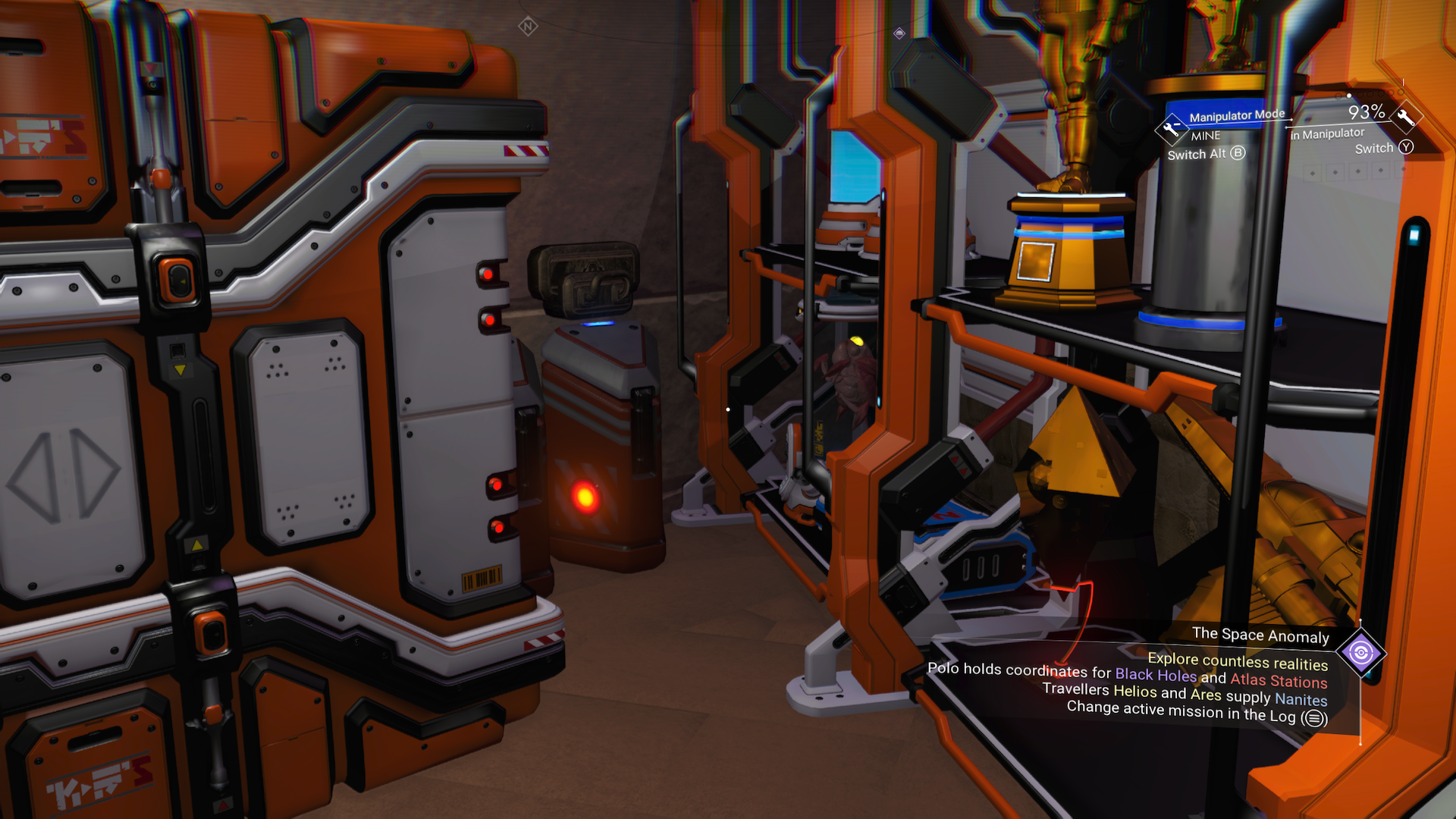
Task: Select the purple anomaly marker on the compass
Action: click(x=899, y=33)
